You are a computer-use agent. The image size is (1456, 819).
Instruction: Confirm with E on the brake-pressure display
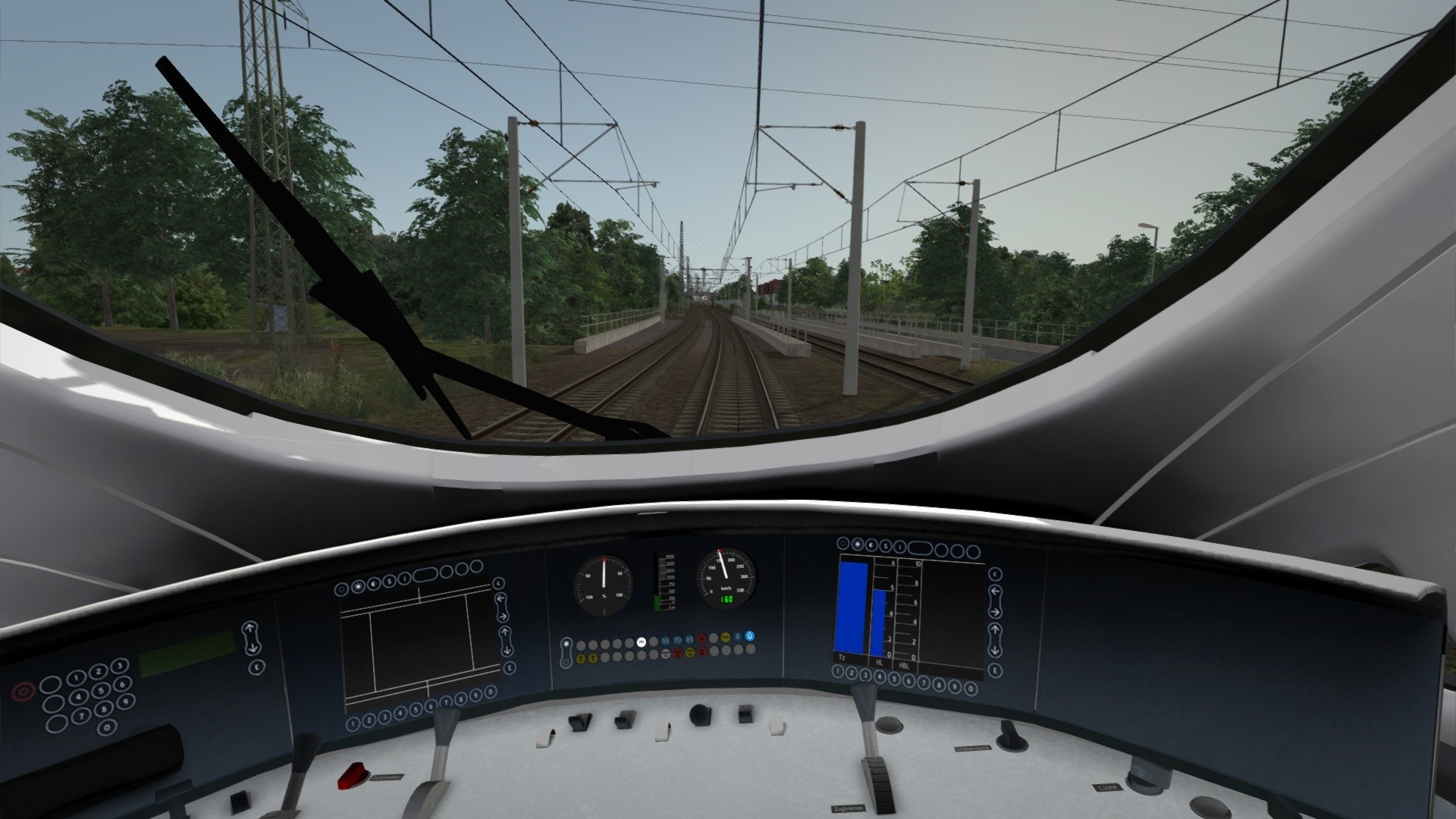[x=996, y=670]
